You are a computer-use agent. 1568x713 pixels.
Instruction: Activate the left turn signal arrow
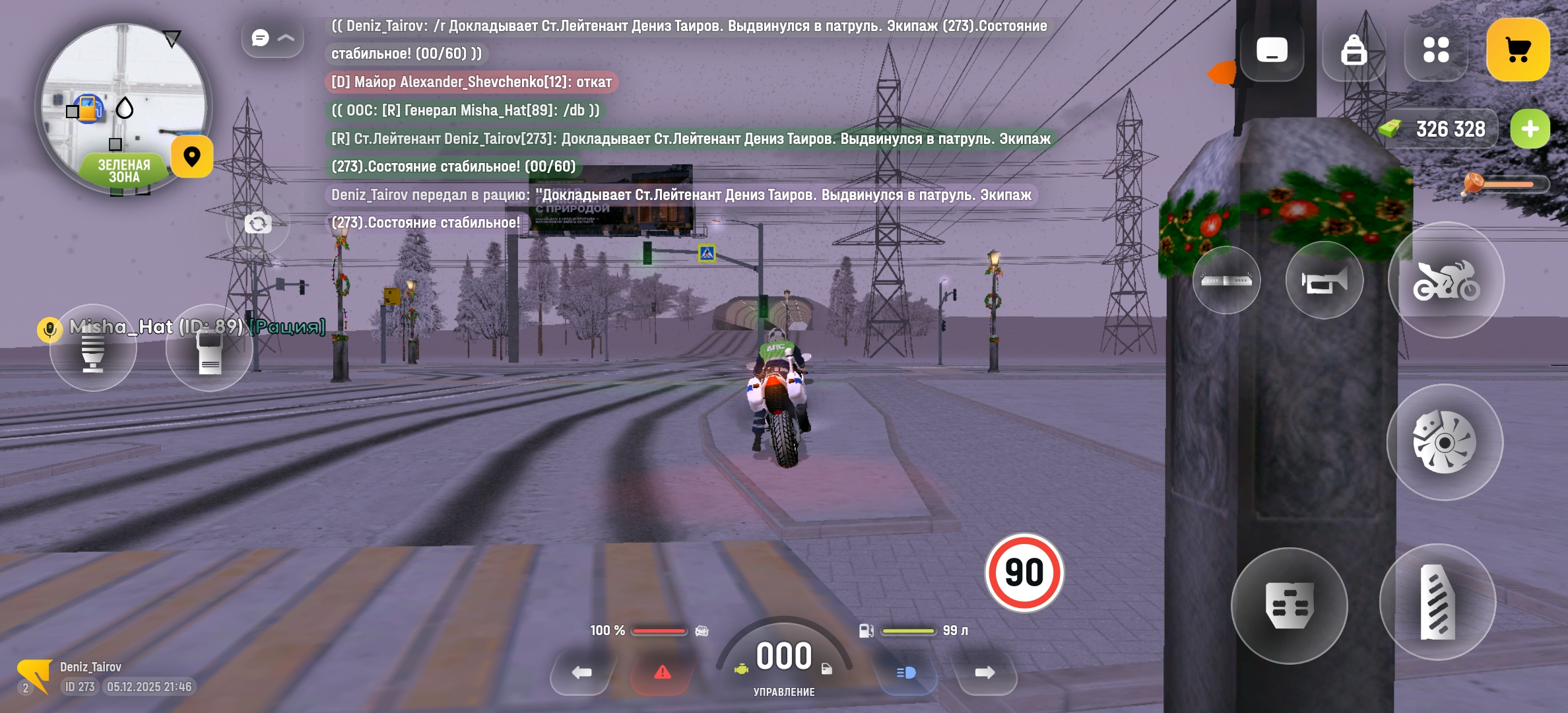pos(581,673)
